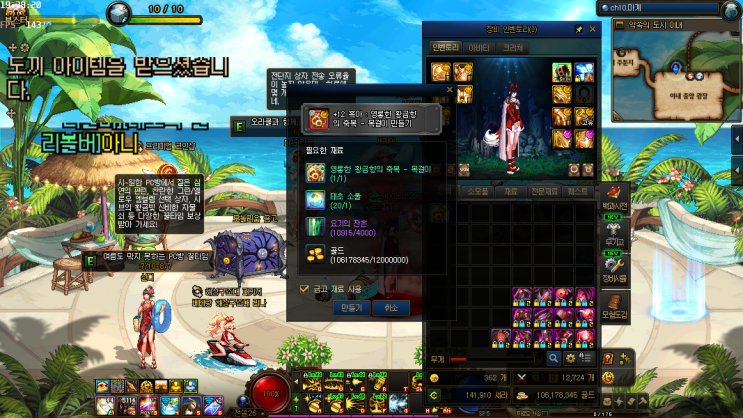This screenshot has width=743, height=418.
Task: Toggle the 금고 재료 사용 checkbox
Action: click(305, 289)
